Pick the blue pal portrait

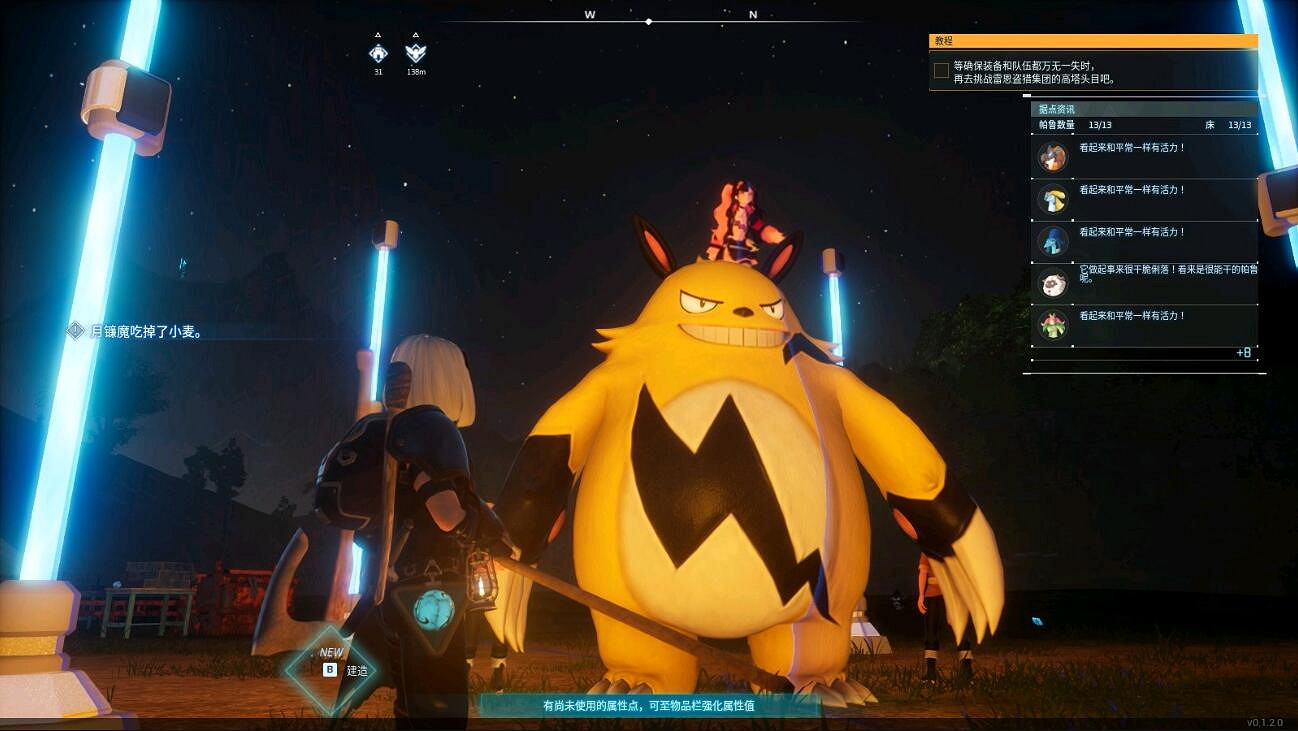click(x=1052, y=241)
